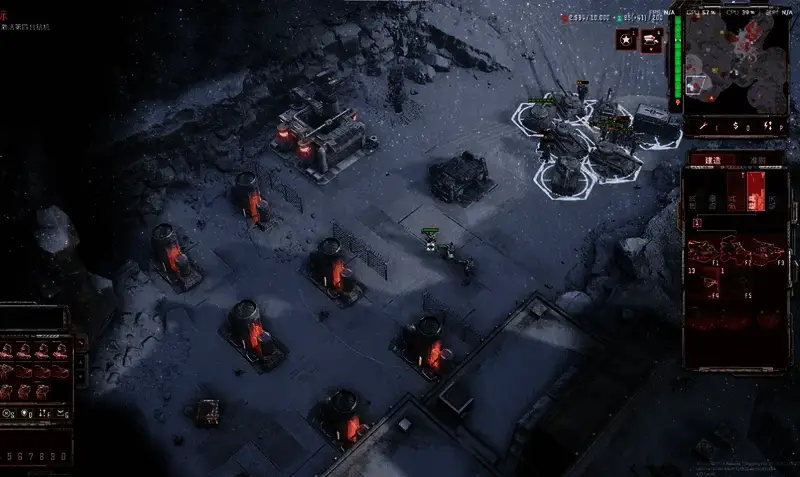This screenshot has height=477, width=800.
Task: Open the dimmed tab next to 建造
Action: (x=757, y=160)
